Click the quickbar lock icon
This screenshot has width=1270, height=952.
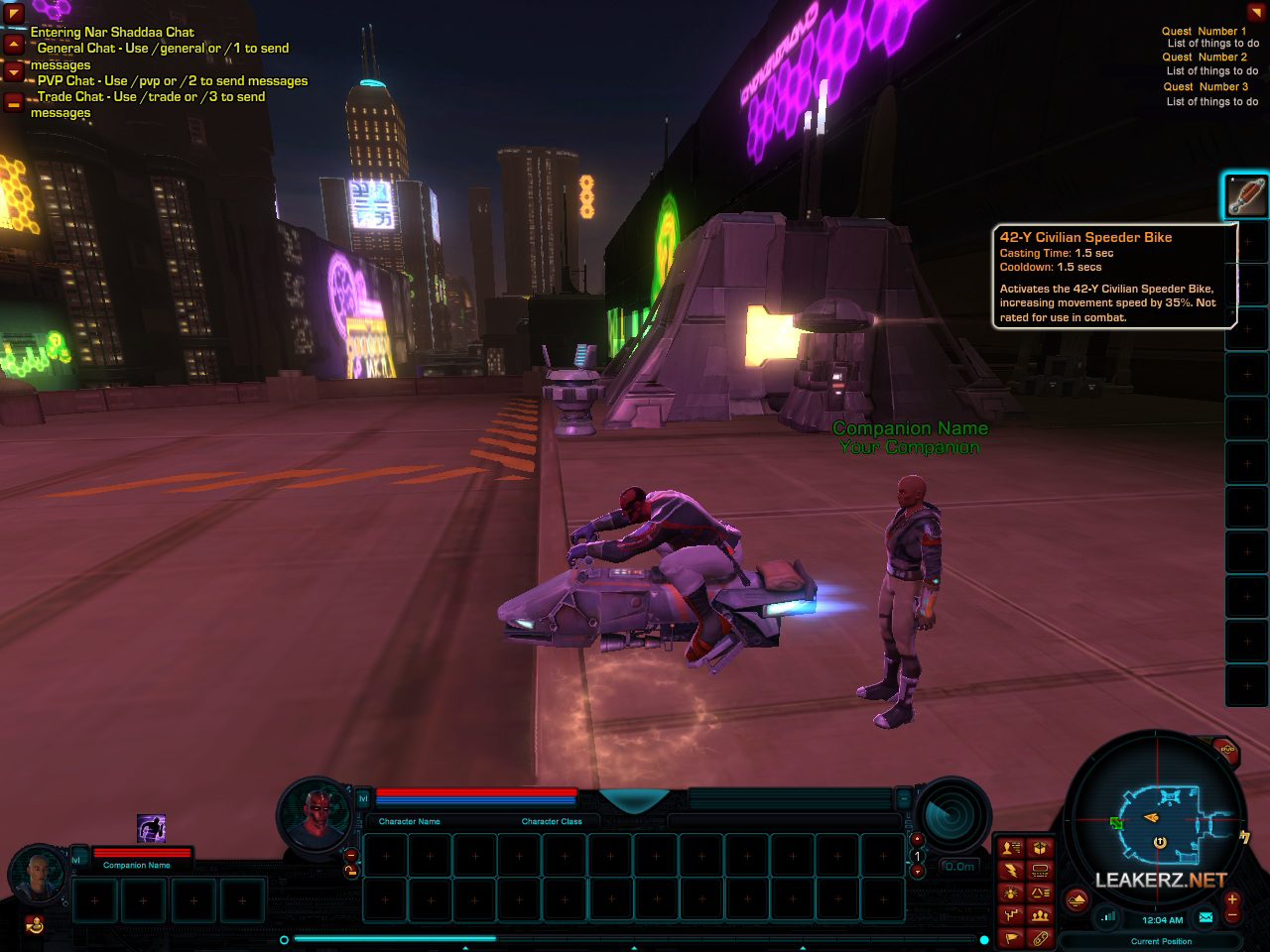tap(350, 872)
